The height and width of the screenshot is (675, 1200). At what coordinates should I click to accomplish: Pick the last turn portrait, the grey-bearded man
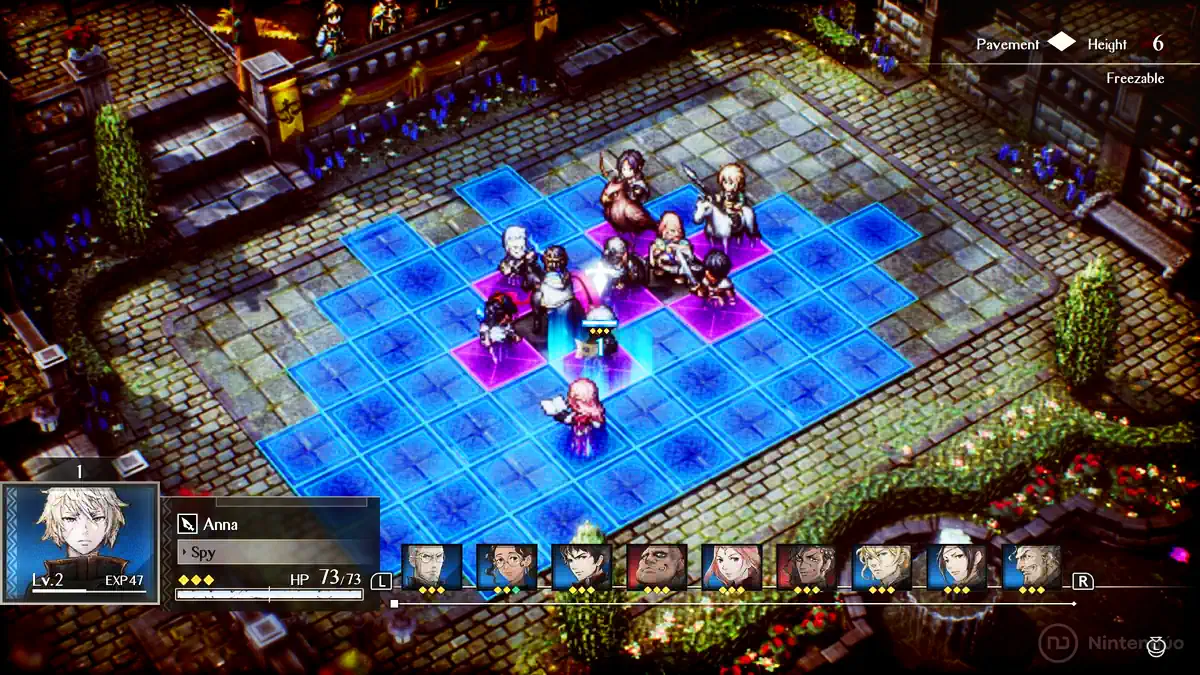[1031, 567]
